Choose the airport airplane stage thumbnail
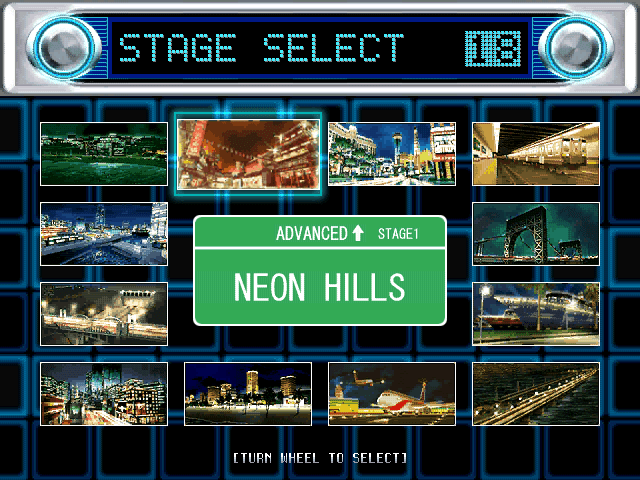The image size is (640, 480). click(x=392, y=394)
